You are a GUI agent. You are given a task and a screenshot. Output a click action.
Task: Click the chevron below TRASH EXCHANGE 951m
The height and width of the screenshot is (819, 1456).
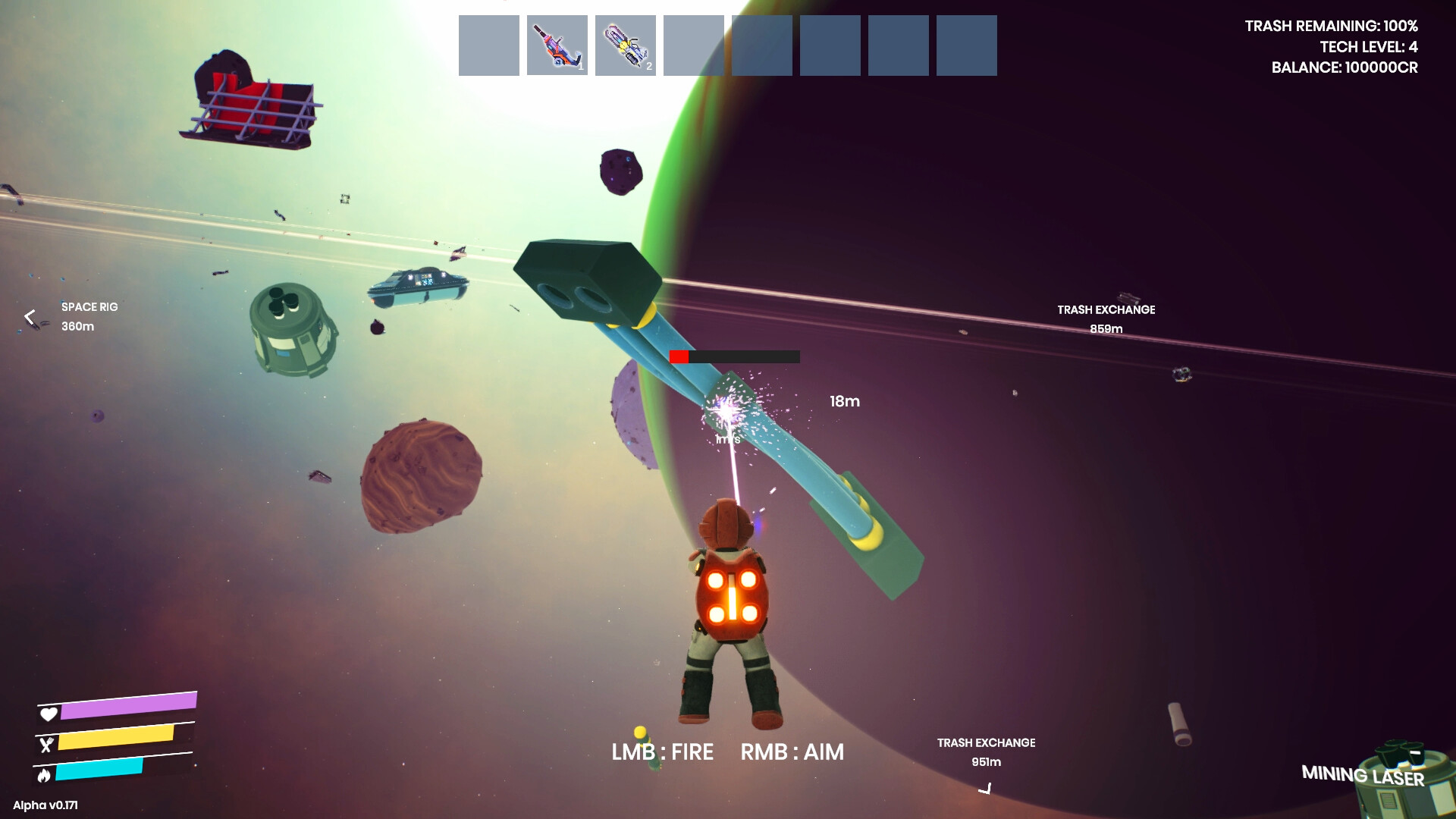pyautogui.click(x=987, y=789)
